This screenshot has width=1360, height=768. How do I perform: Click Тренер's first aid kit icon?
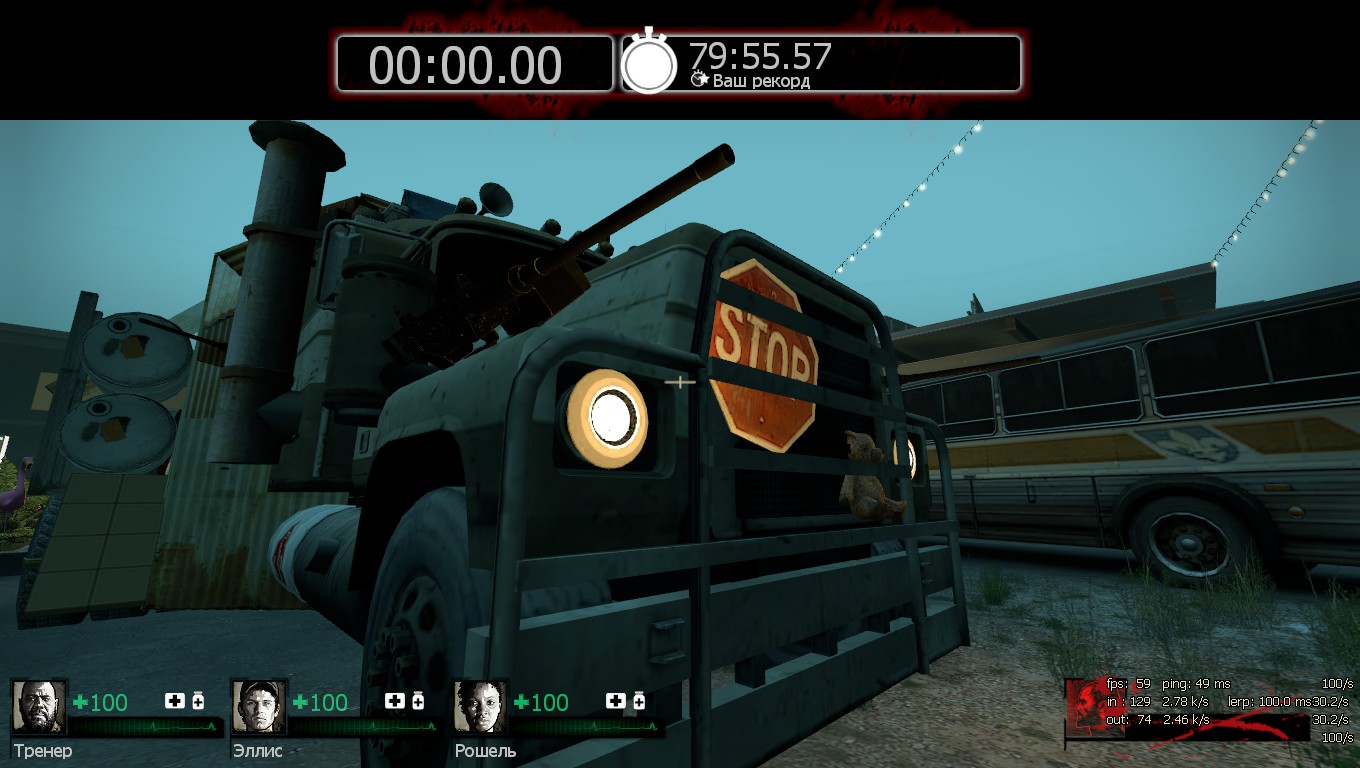[x=175, y=701]
